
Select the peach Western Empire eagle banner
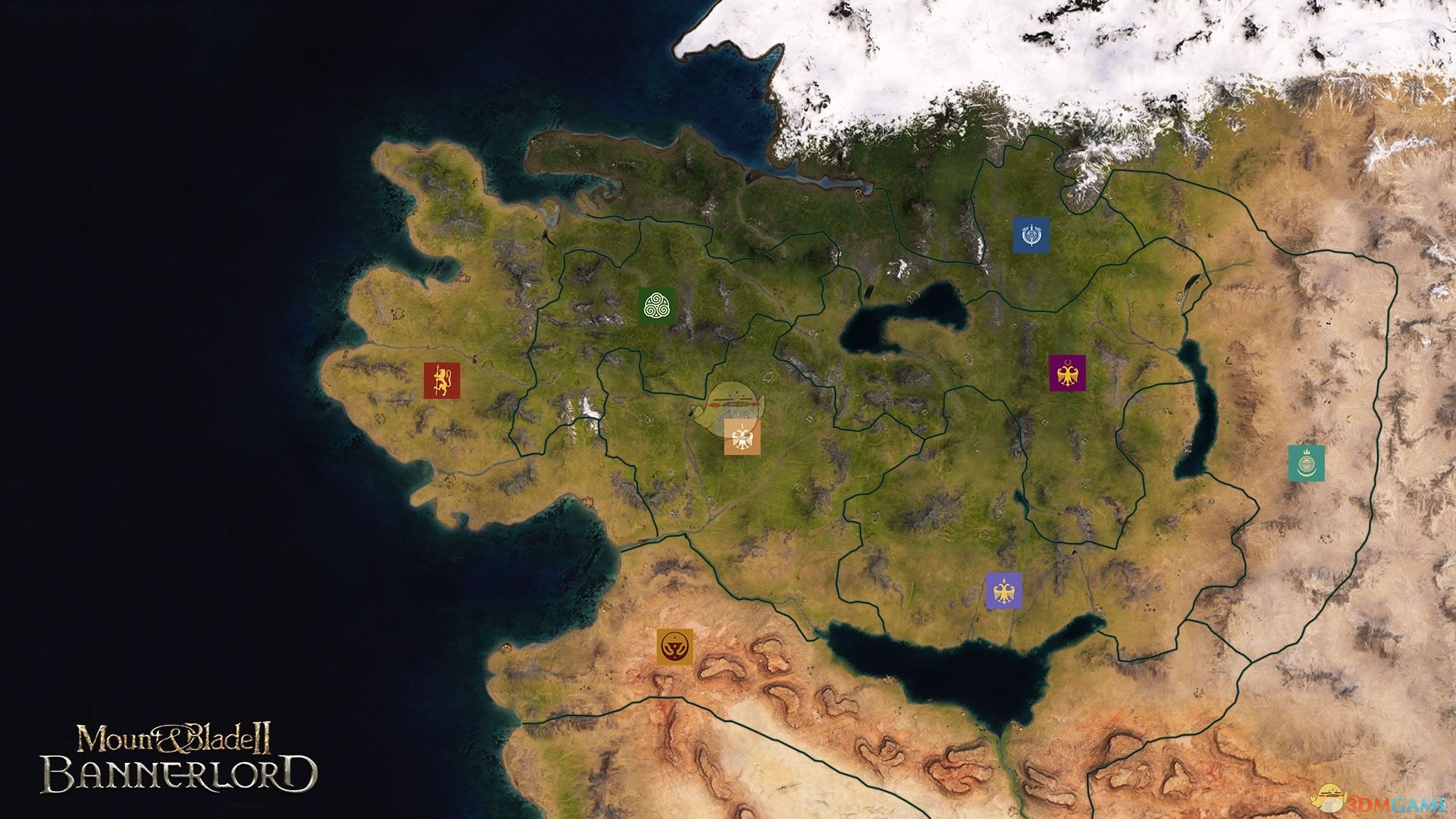[x=742, y=437]
